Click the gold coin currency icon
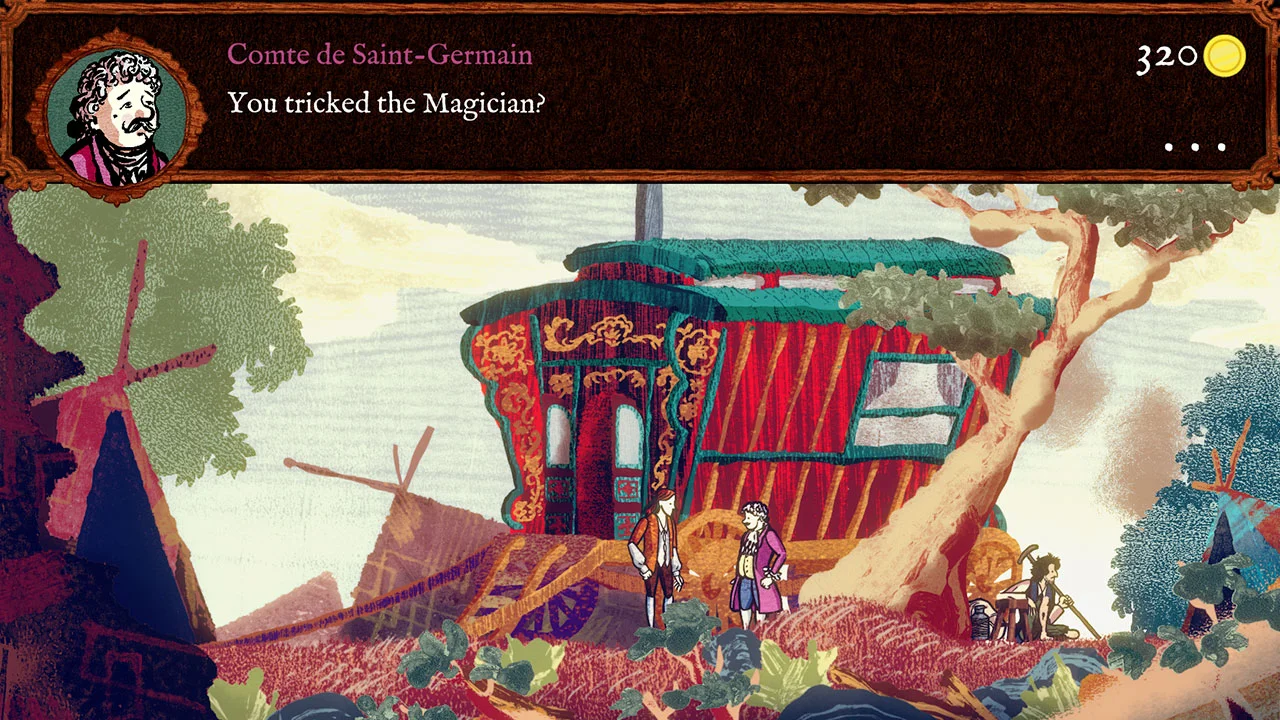Screen dimensions: 1280x720 pyautogui.click(x=1224, y=57)
